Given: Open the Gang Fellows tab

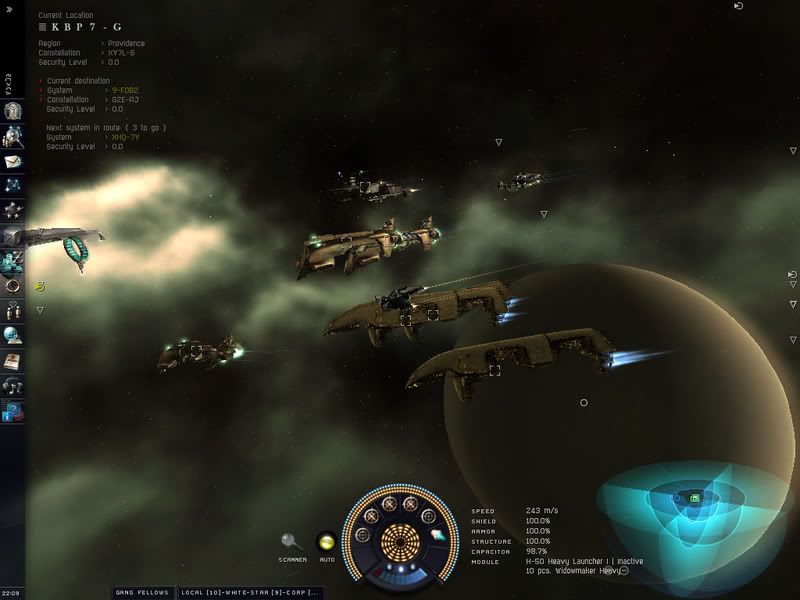Looking at the screenshot, I should [141, 592].
